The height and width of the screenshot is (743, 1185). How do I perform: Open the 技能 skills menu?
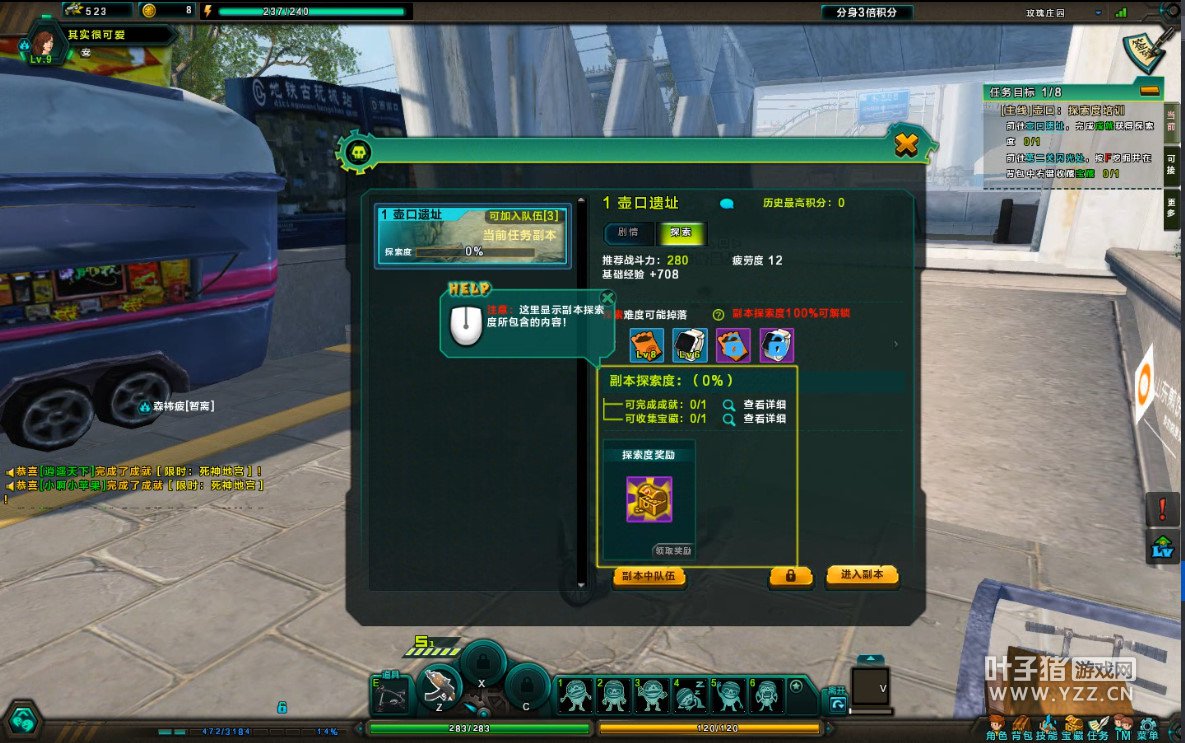tap(1047, 728)
